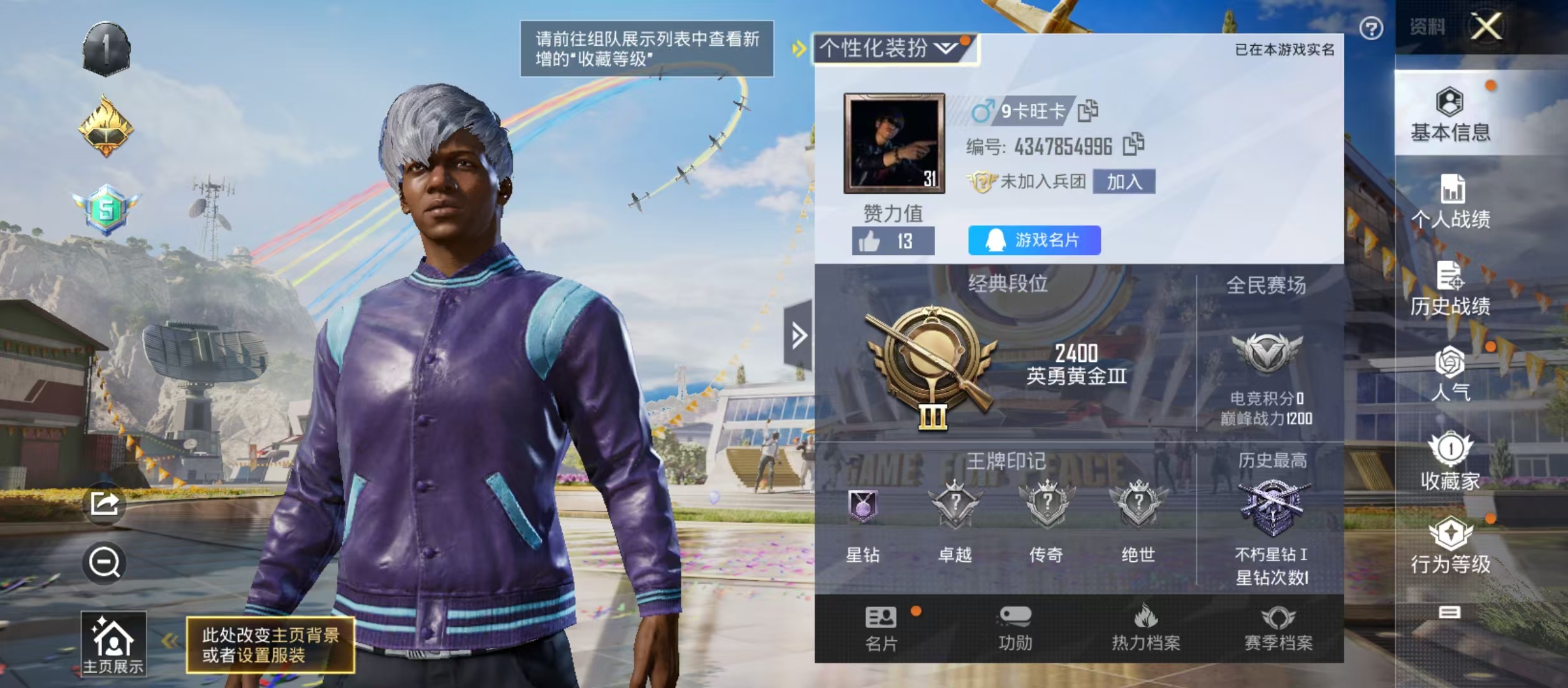The height and width of the screenshot is (688, 1568).
Task: Select the 历史战绩 tab
Action: point(1450,289)
